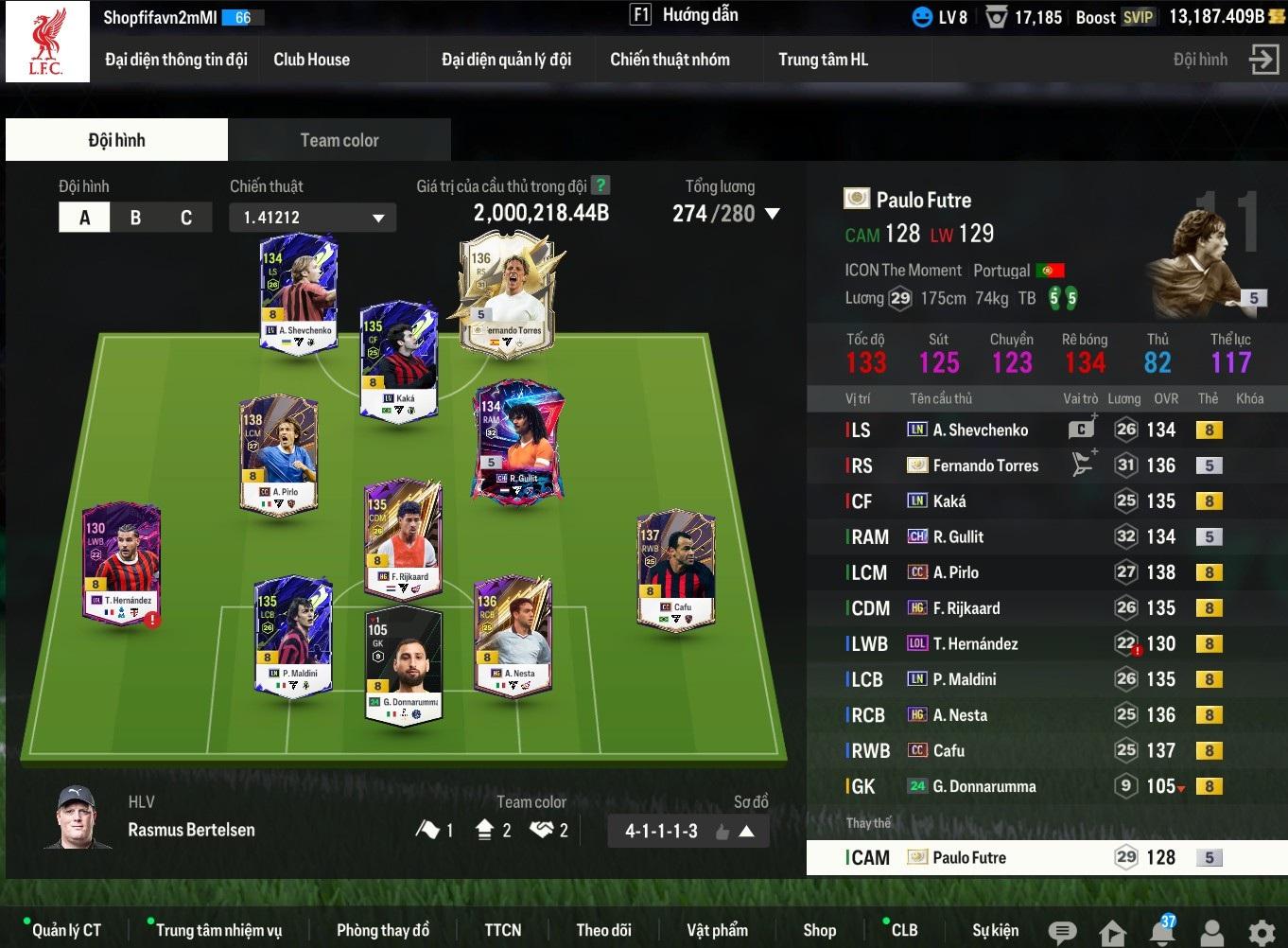Expand the Tổng lương salary dropdown arrow
This screenshot has width=1288, height=948.
(x=773, y=214)
